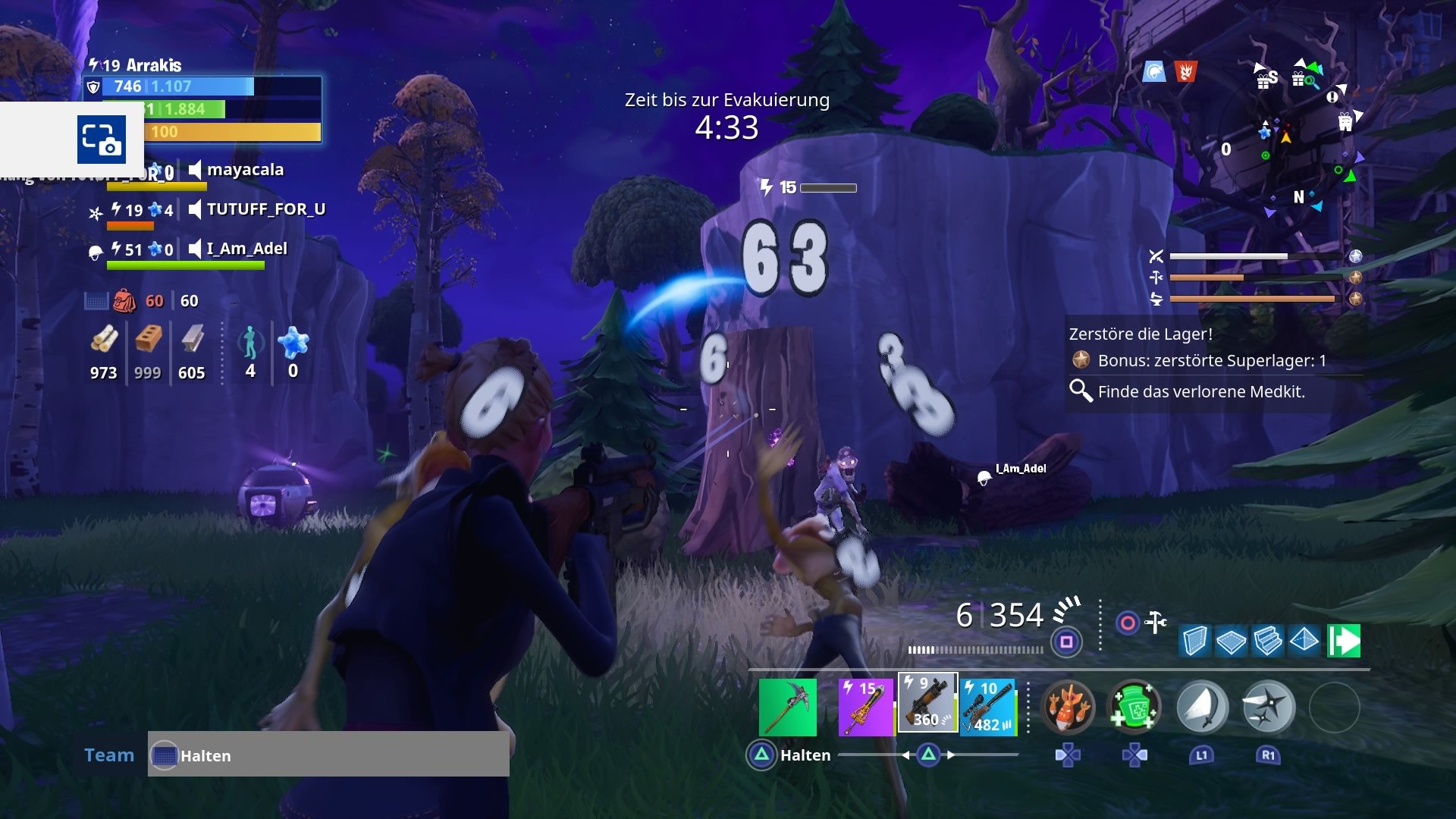Activate the airstrike gadget icon

pos(1070,707)
